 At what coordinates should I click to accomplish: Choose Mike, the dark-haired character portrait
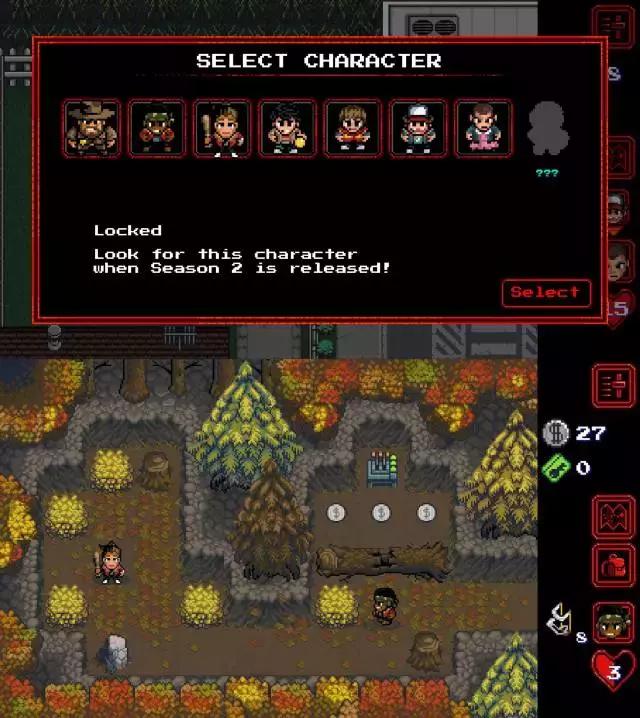coord(288,129)
